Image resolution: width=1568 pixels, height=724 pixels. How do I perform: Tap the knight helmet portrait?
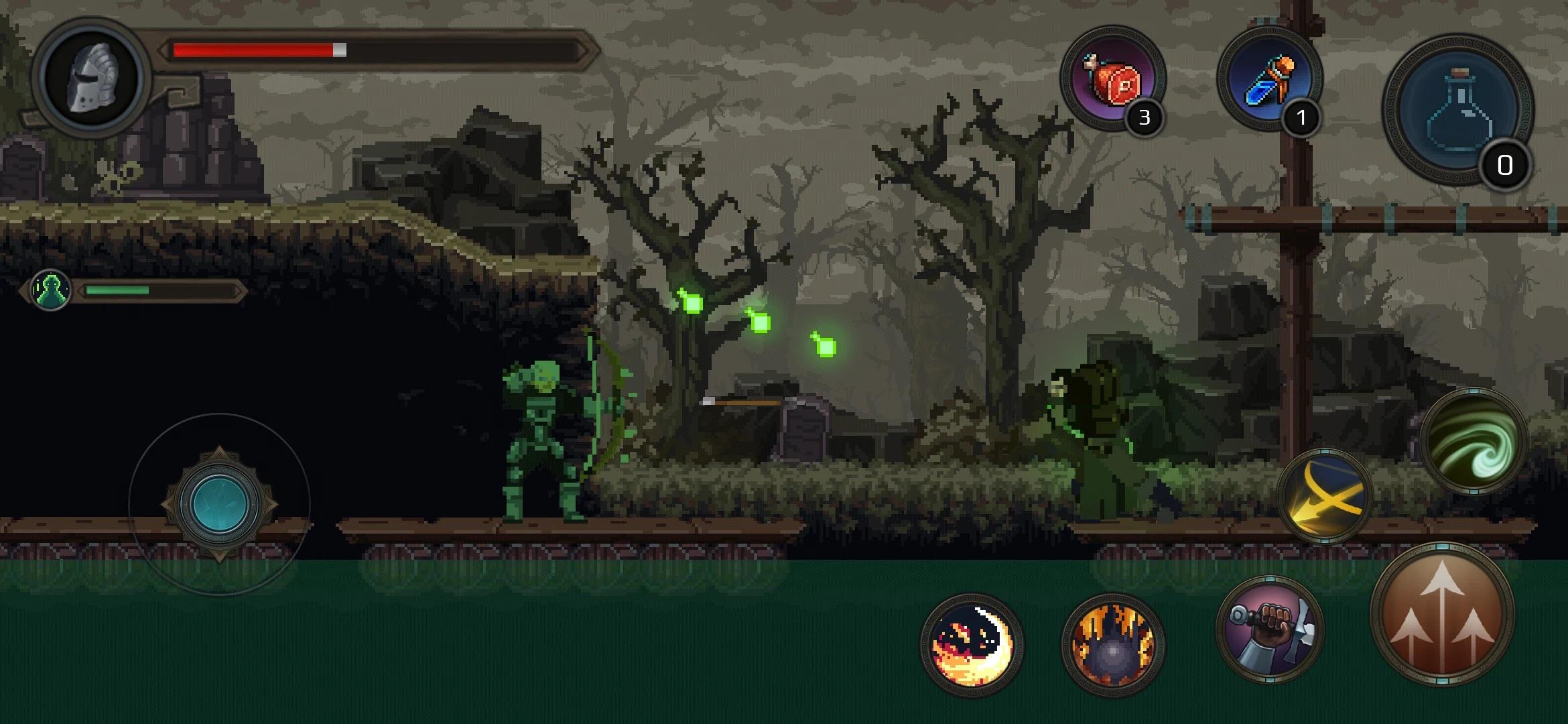[x=92, y=78]
